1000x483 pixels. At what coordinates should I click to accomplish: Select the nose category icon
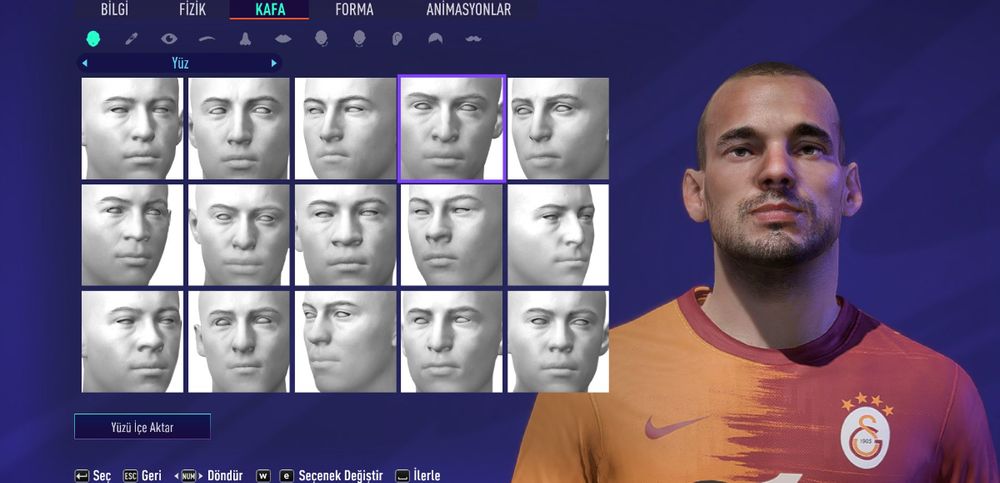pos(245,39)
